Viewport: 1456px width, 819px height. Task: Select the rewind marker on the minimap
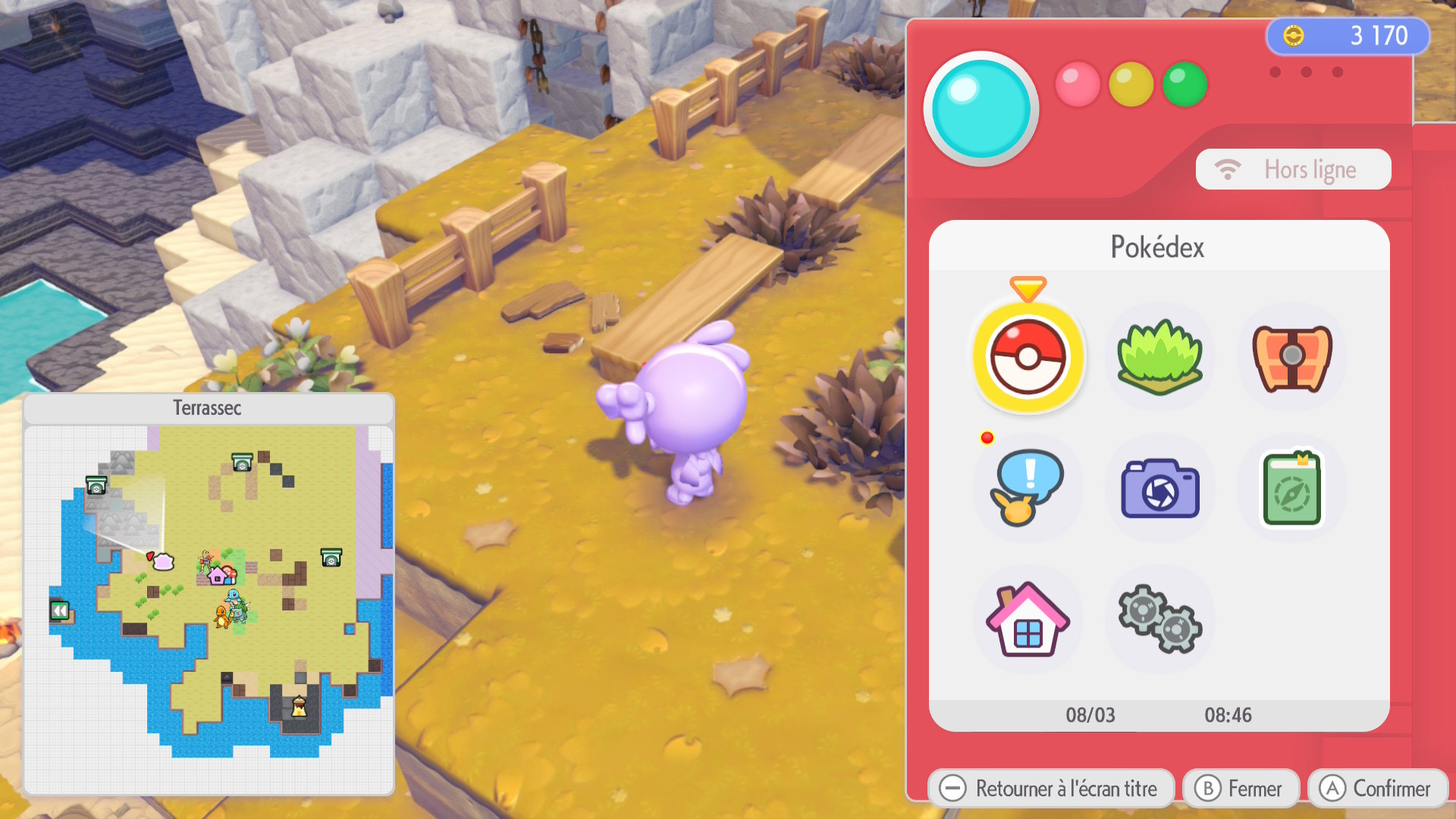[x=60, y=610]
